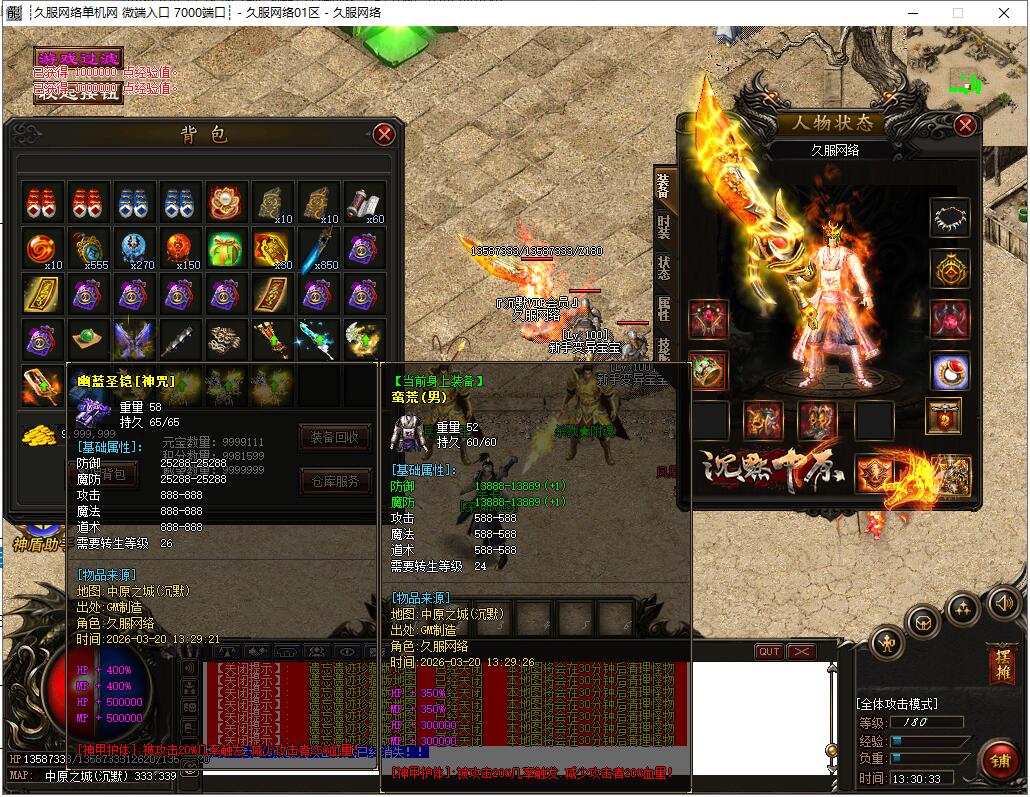Select the blue sword item x850
Image resolution: width=1030 pixels, height=797 pixels.
point(318,247)
